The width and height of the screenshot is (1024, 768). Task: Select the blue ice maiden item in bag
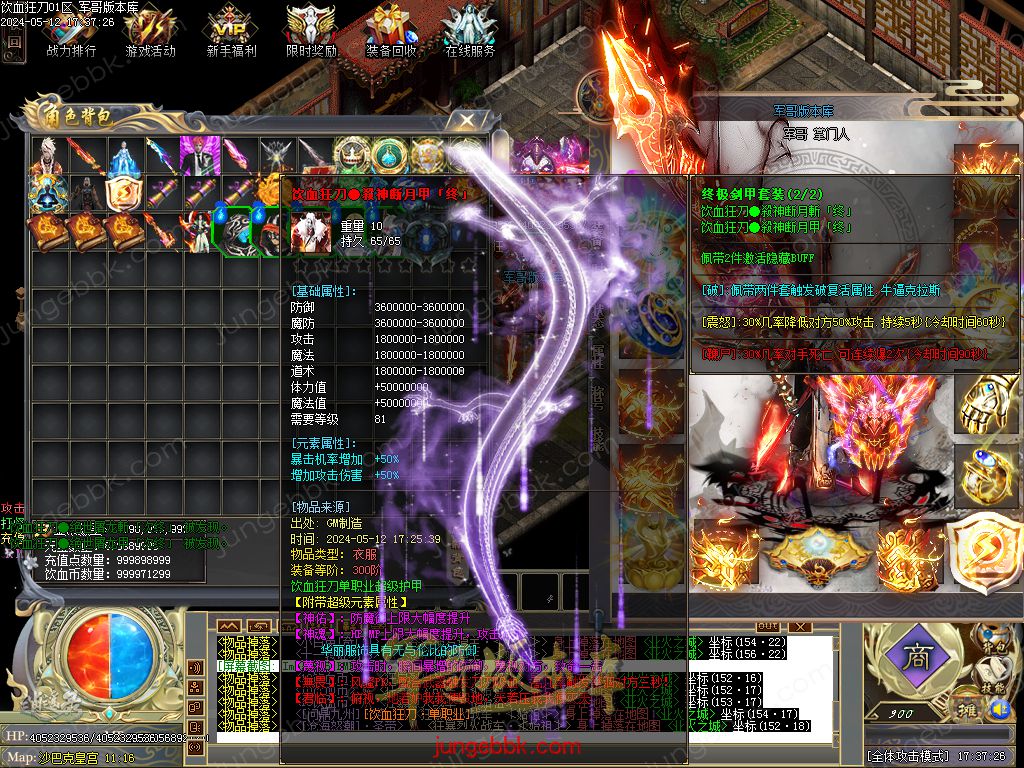[x=125, y=156]
